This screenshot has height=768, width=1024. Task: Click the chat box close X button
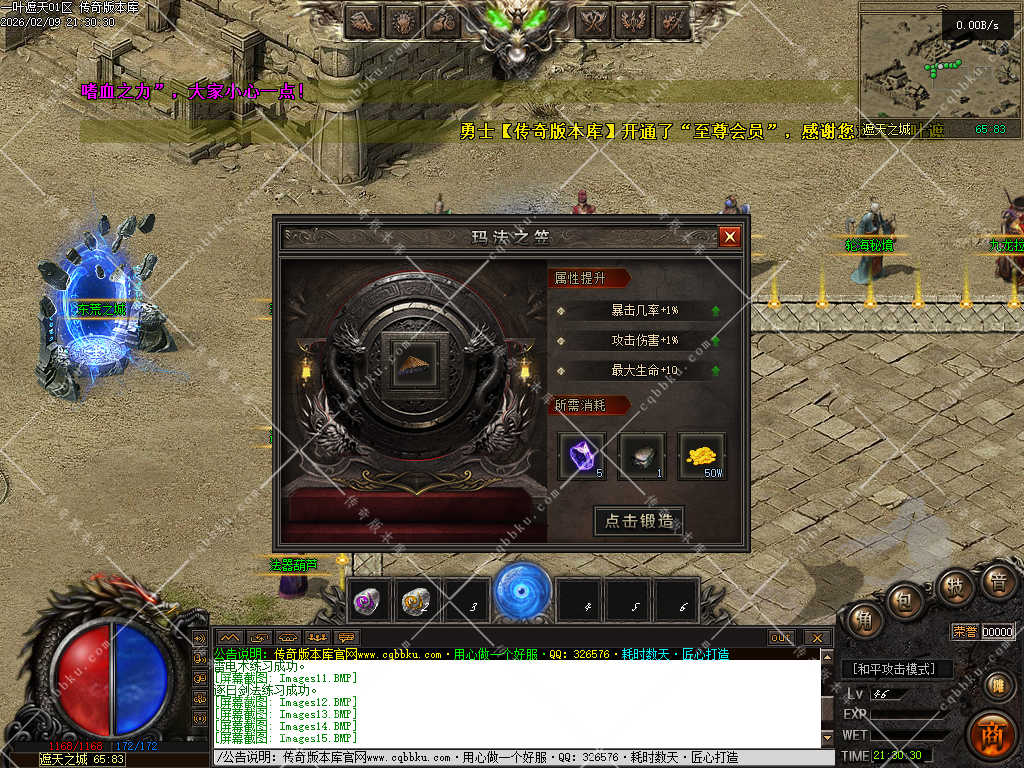coord(817,637)
